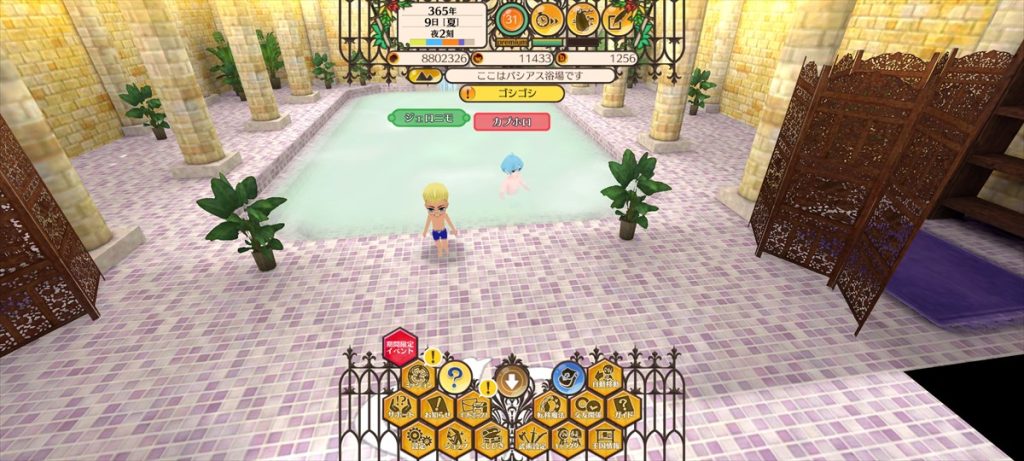Collapse the menu with the down arrow
1024x461 pixels.
[511, 378]
